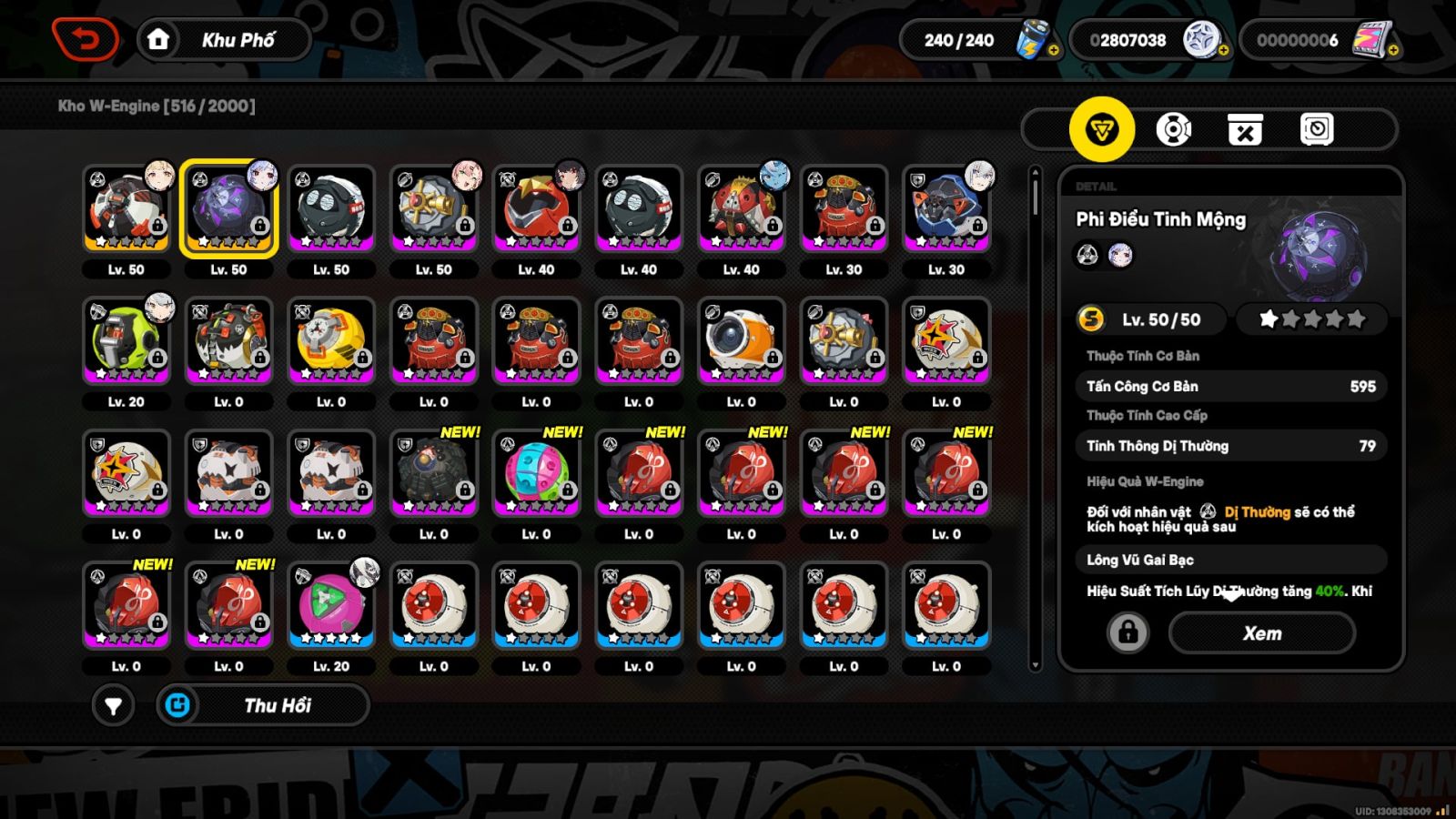Select the highlighted Phi Điểu Tinh Mộng engine
This screenshot has width=1456, height=819.
click(x=228, y=208)
